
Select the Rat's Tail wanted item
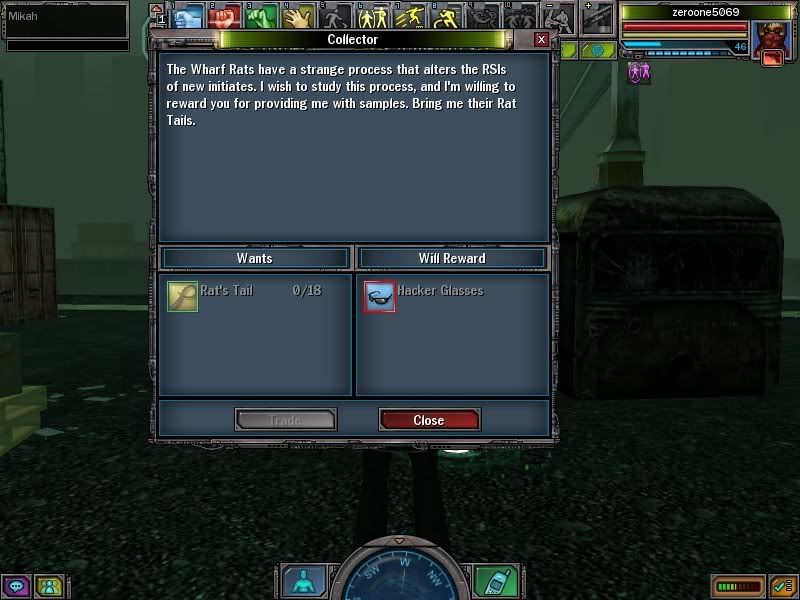click(183, 296)
